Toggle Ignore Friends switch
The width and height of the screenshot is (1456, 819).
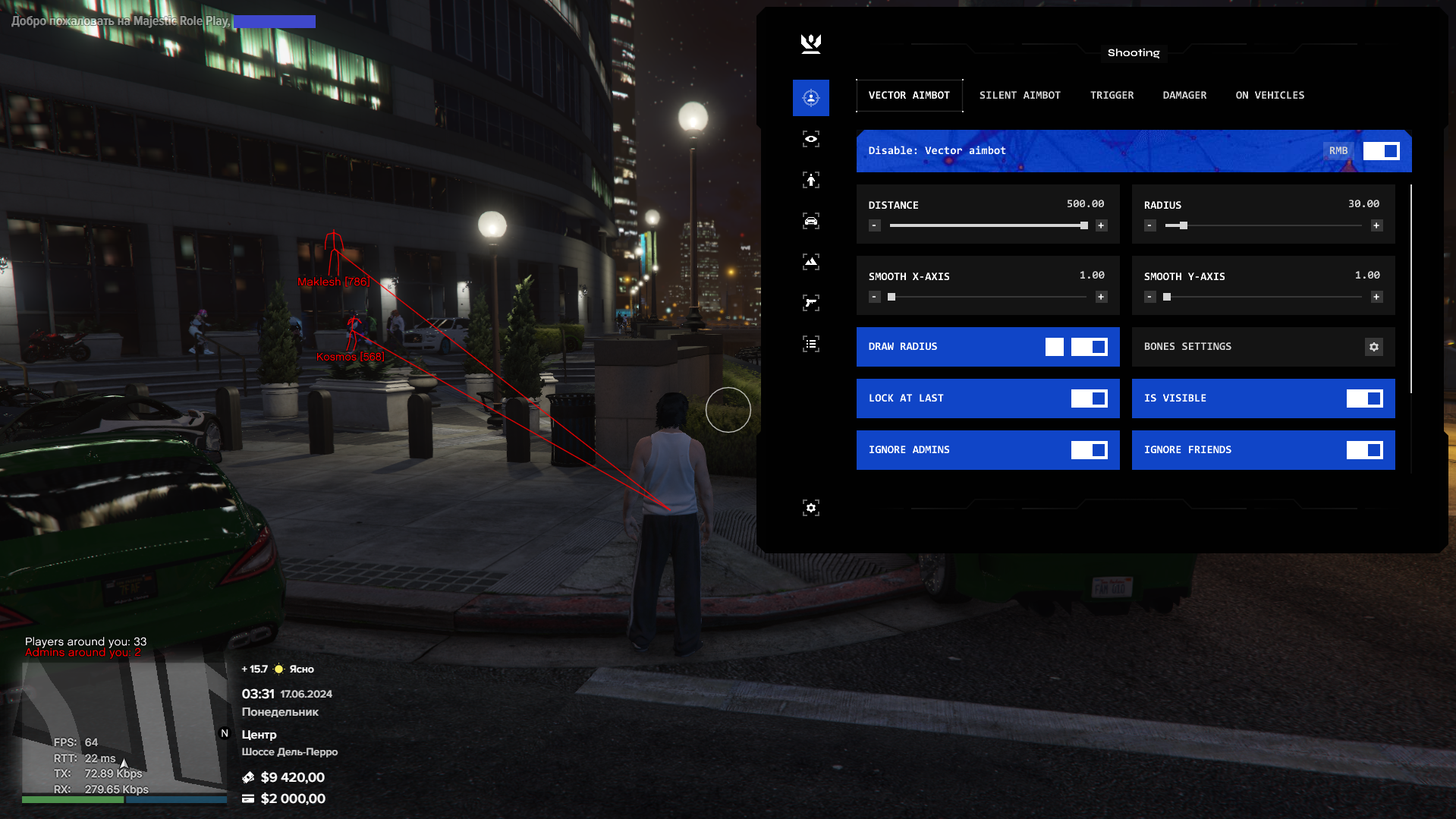pyautogui.click(x=1364, y=450)
